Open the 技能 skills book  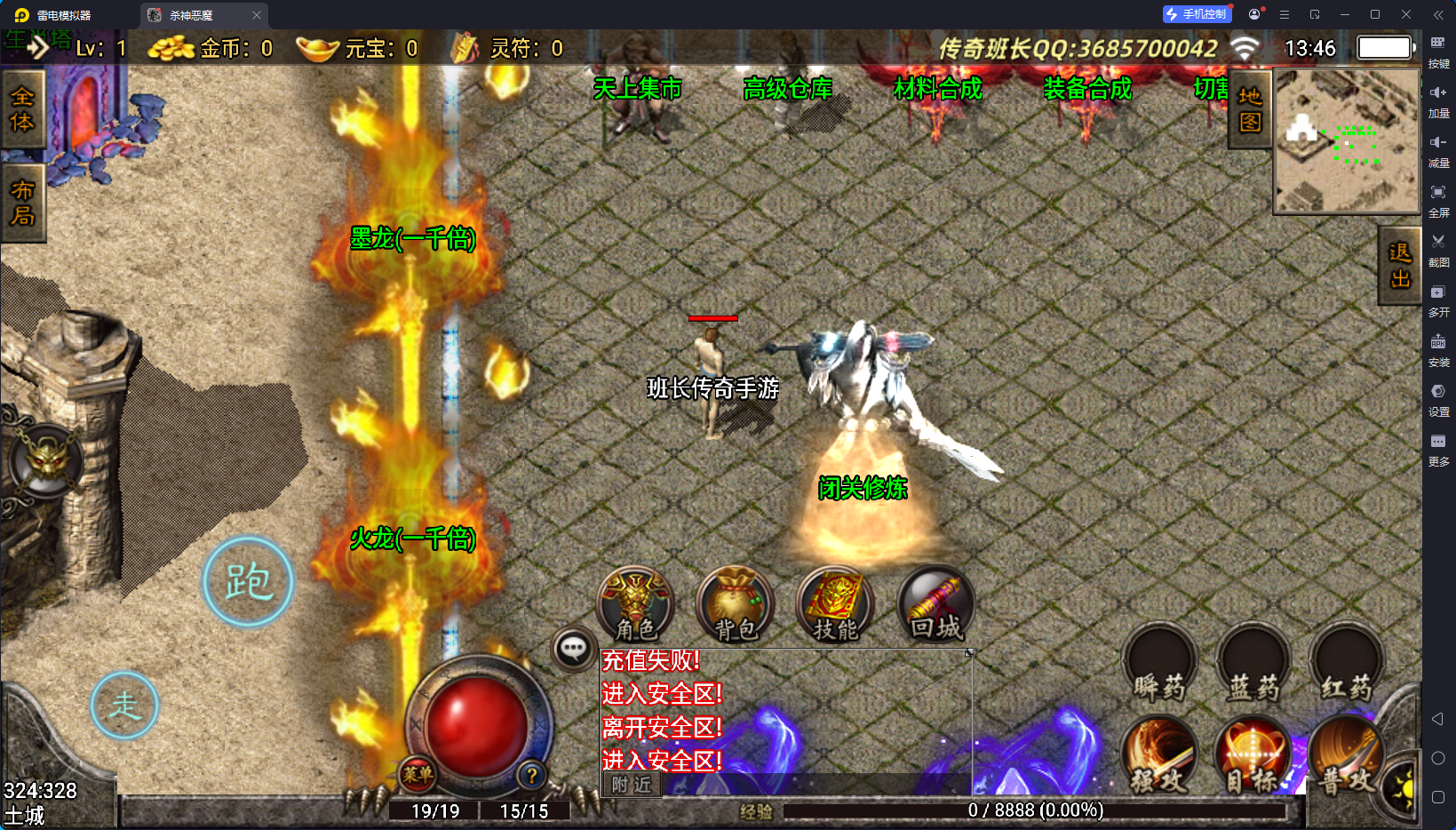point(836,604)
